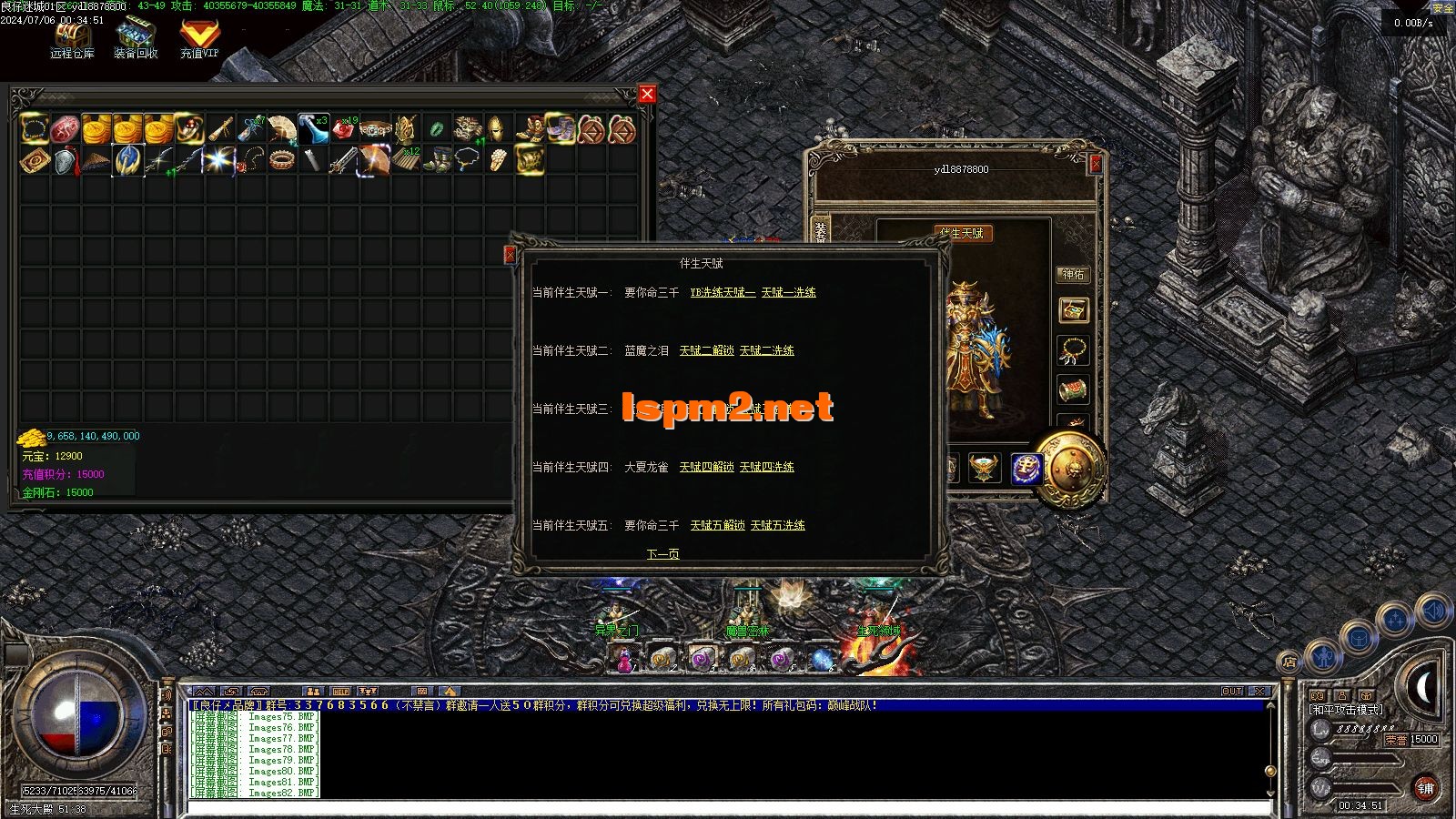
Task: Close the character equipment panel
Action: point(1096,164)
